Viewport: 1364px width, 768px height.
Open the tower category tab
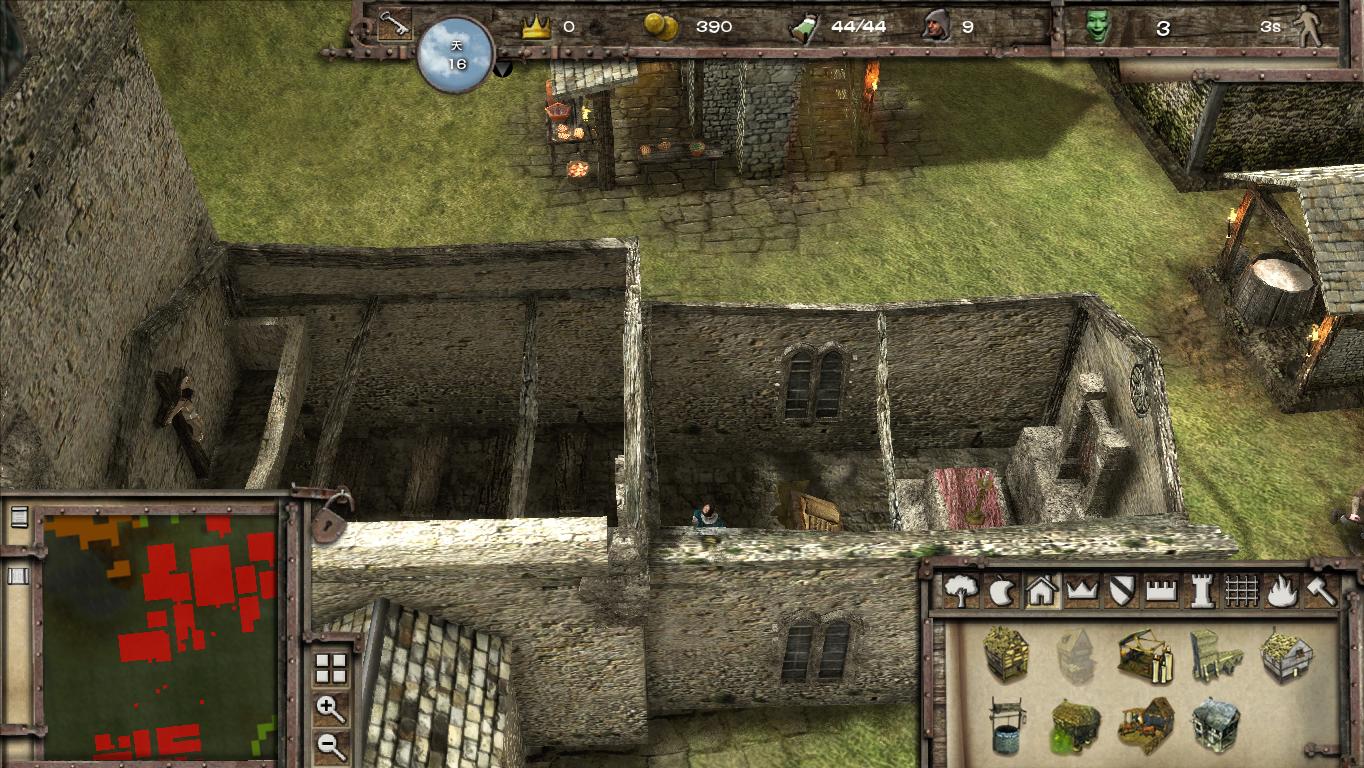(1201, 591)
